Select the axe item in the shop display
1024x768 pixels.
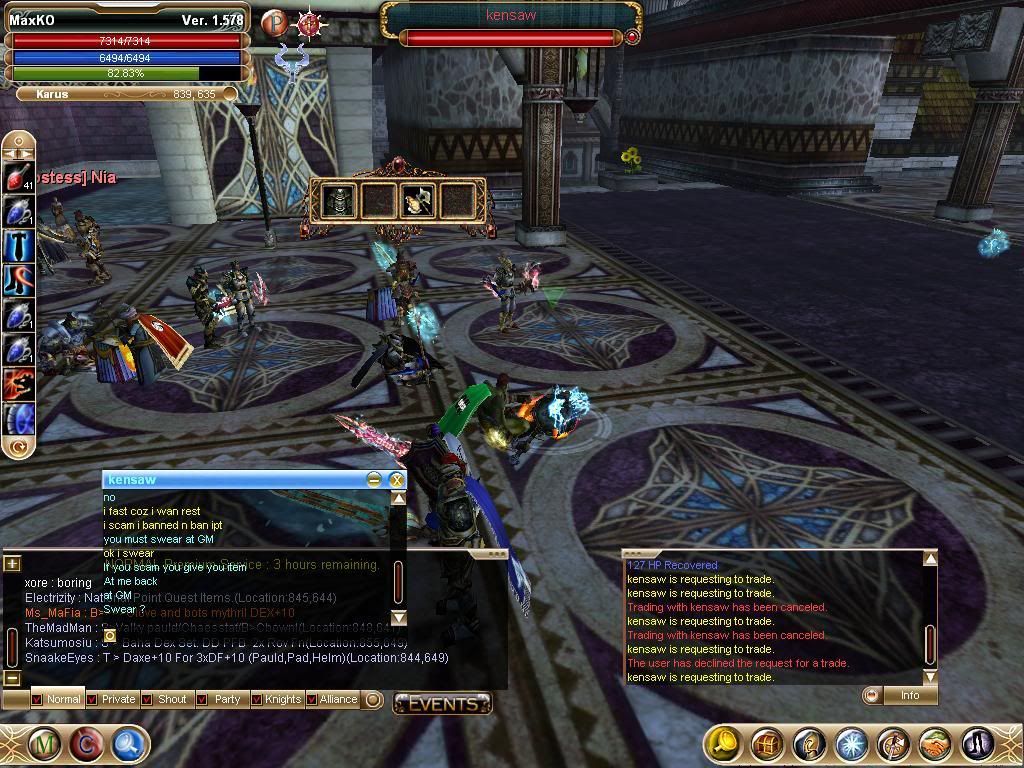(417, 201)
